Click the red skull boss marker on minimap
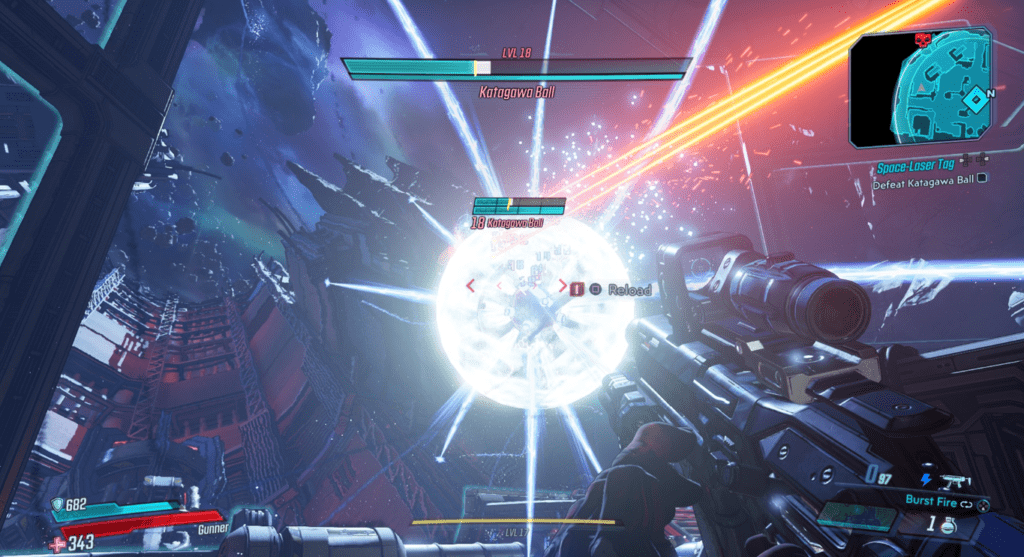 point(922,40)
